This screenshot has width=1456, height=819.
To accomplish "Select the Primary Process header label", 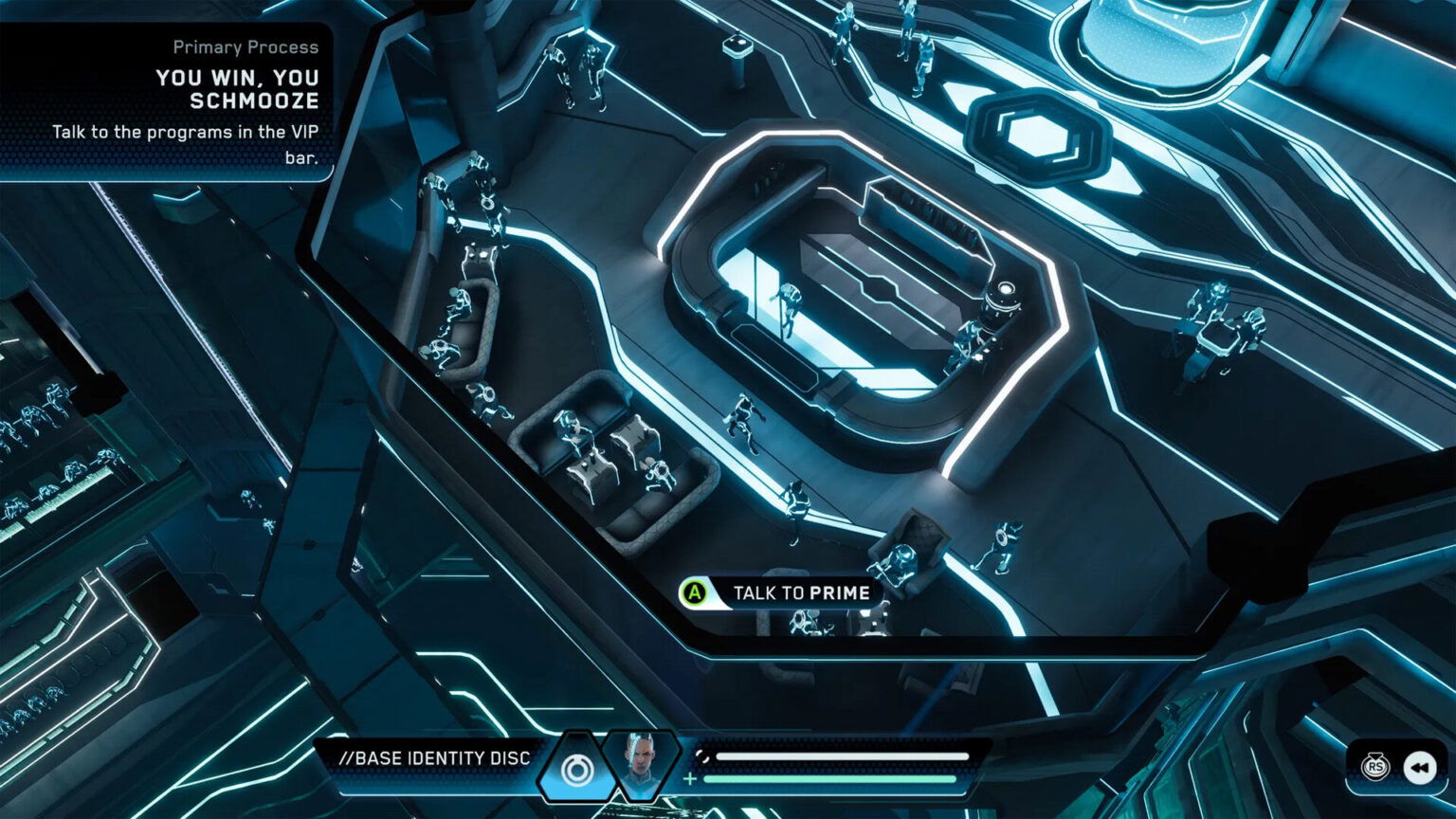I will (245, 47).
